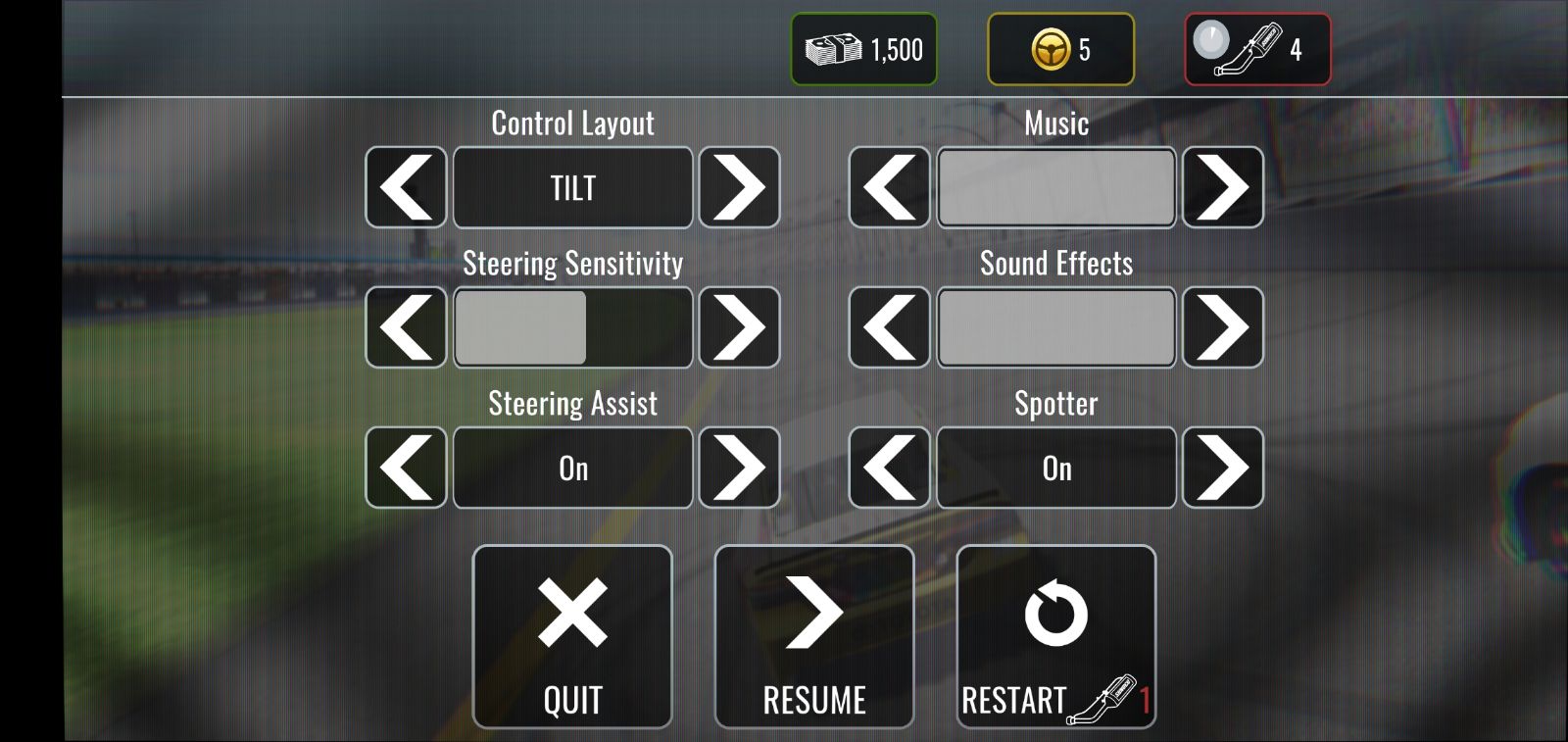Lower the Music volume with left arrow
This screenshot has width=1568, height=742.
tap(889, 187)
